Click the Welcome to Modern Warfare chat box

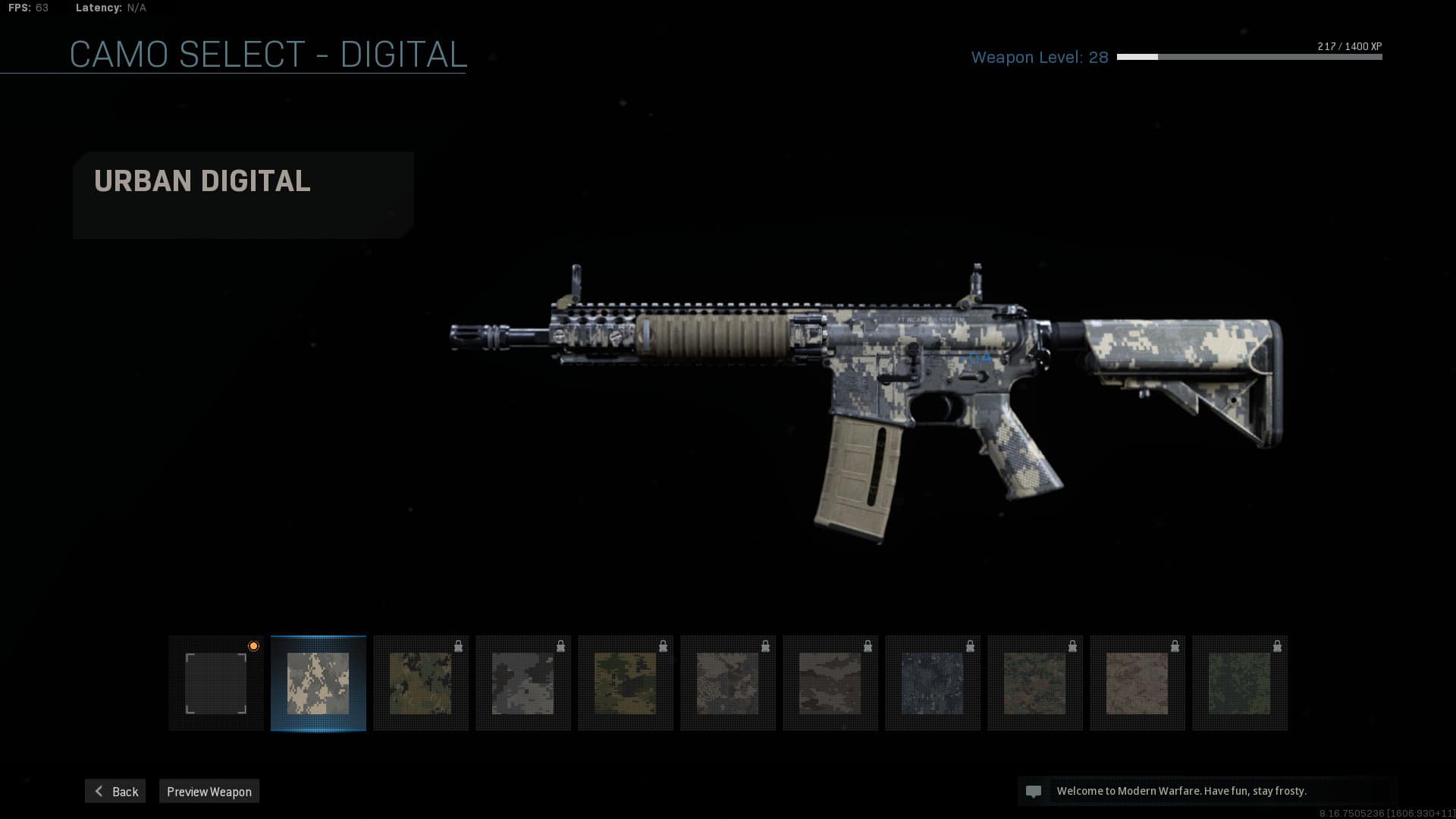[1207, 791]
